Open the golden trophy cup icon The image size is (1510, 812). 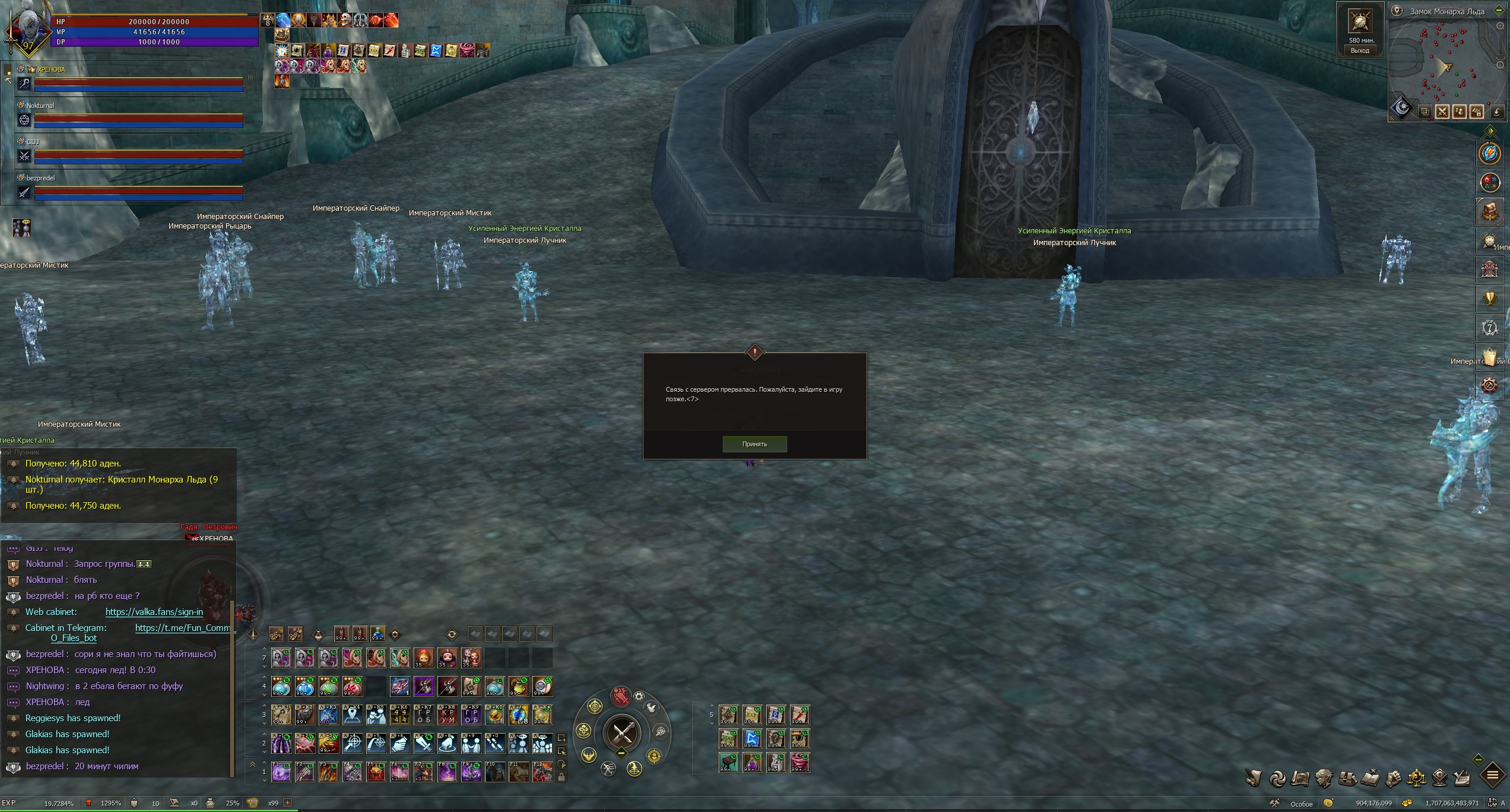(1490, 299)
